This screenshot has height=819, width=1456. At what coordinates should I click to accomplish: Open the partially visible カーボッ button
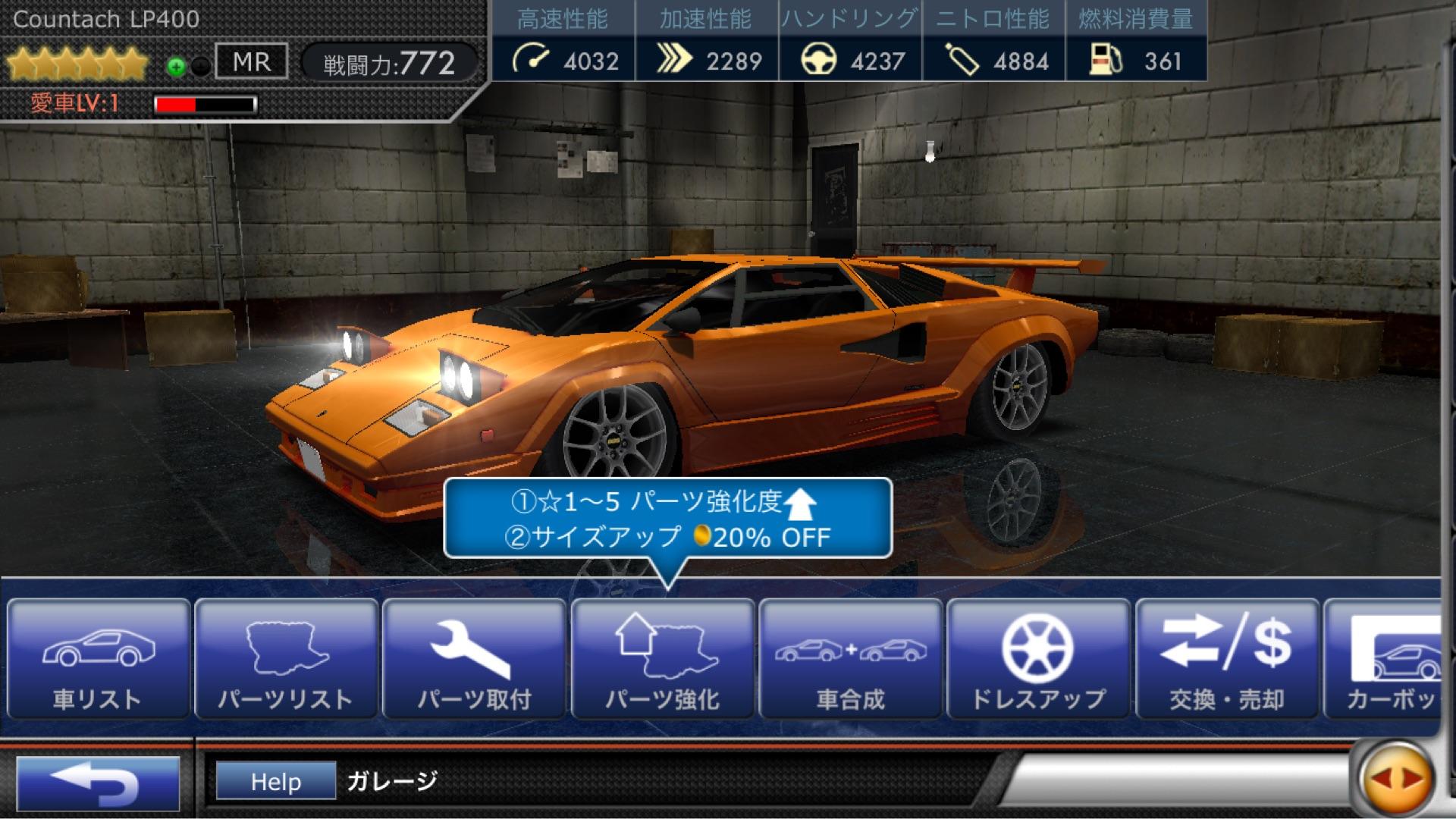(1384, 658)
